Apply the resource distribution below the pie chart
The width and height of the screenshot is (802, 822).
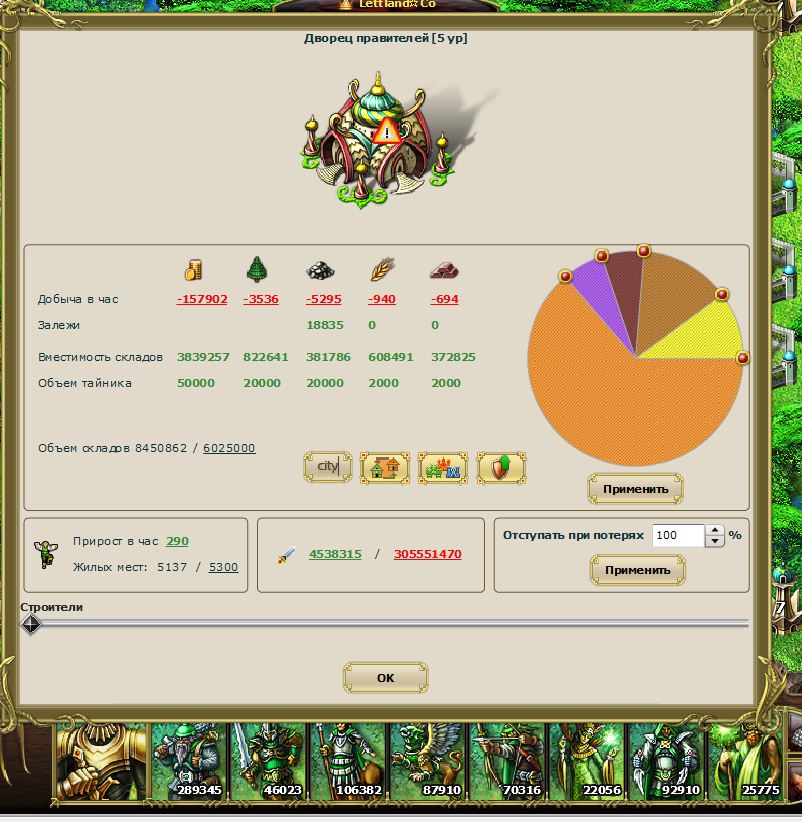coord(635,490)
